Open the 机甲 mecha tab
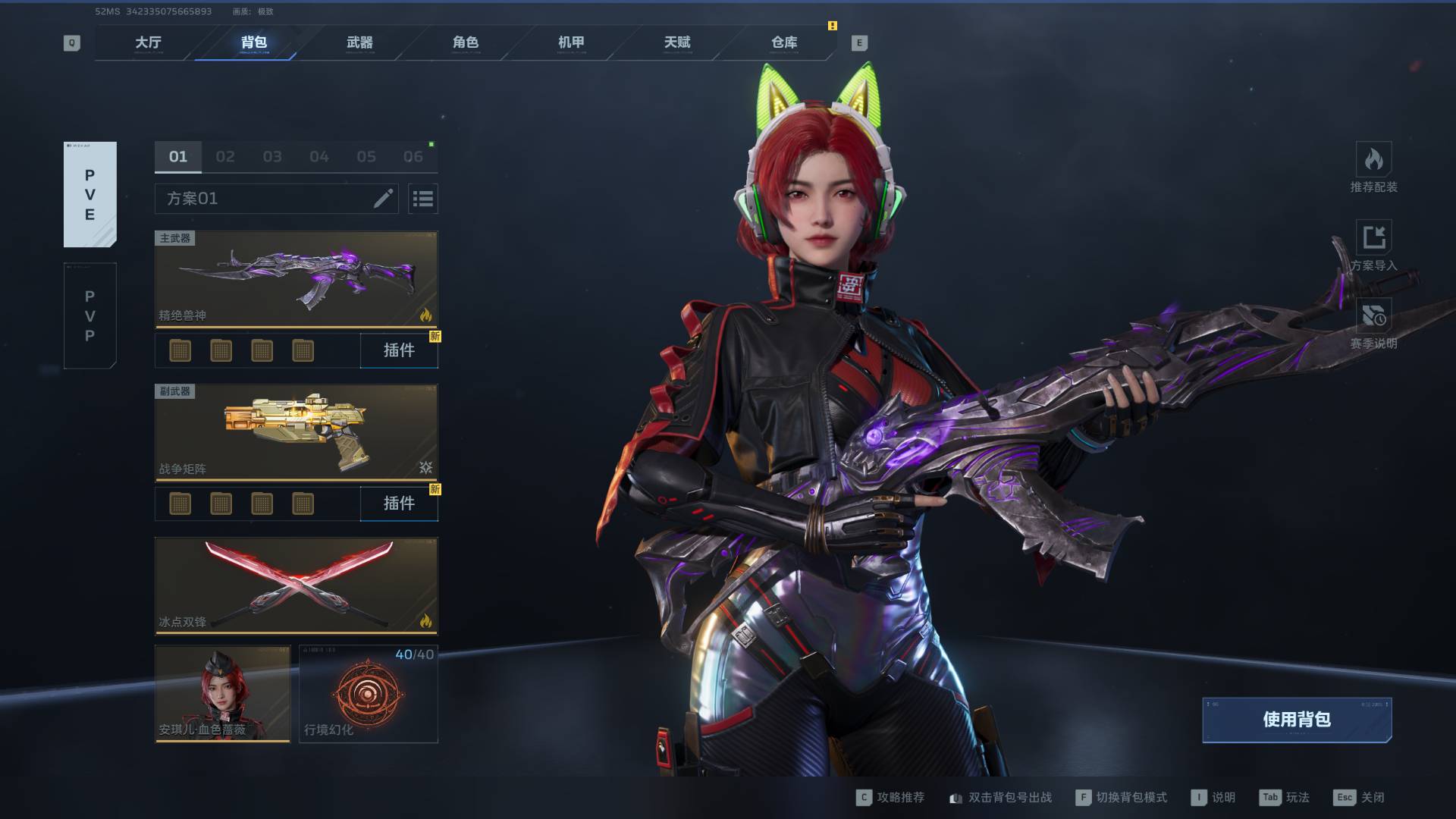1456x819 pixels. [x=571, y=42]
